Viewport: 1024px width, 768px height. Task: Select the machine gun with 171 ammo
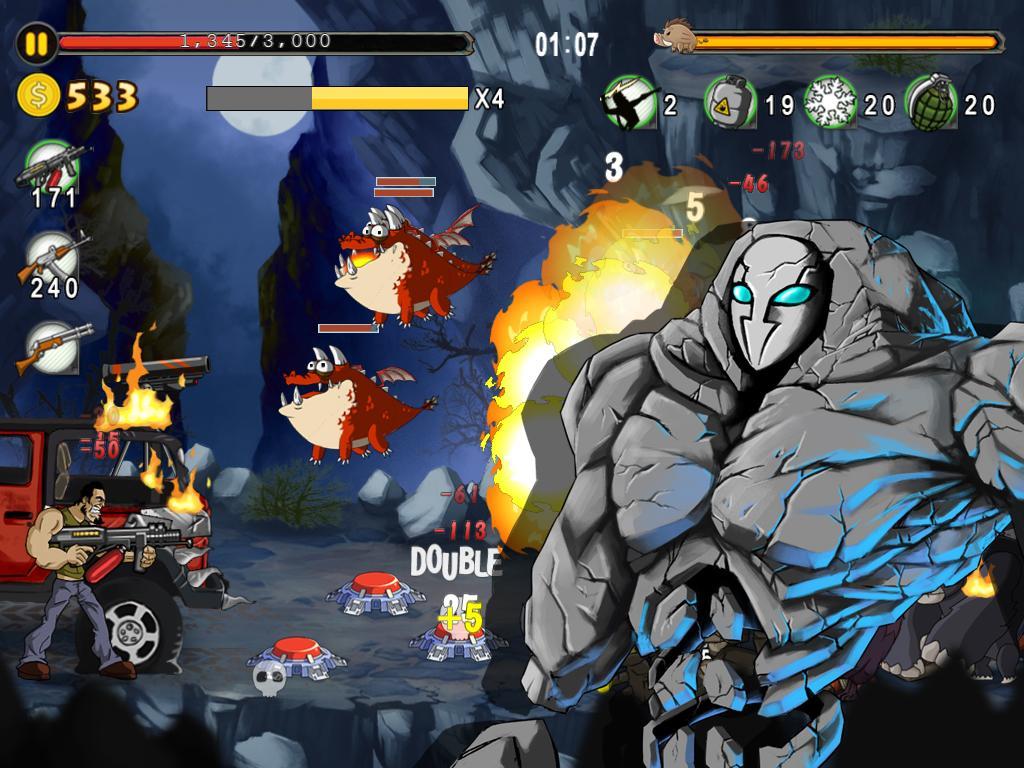click(52, 165)
